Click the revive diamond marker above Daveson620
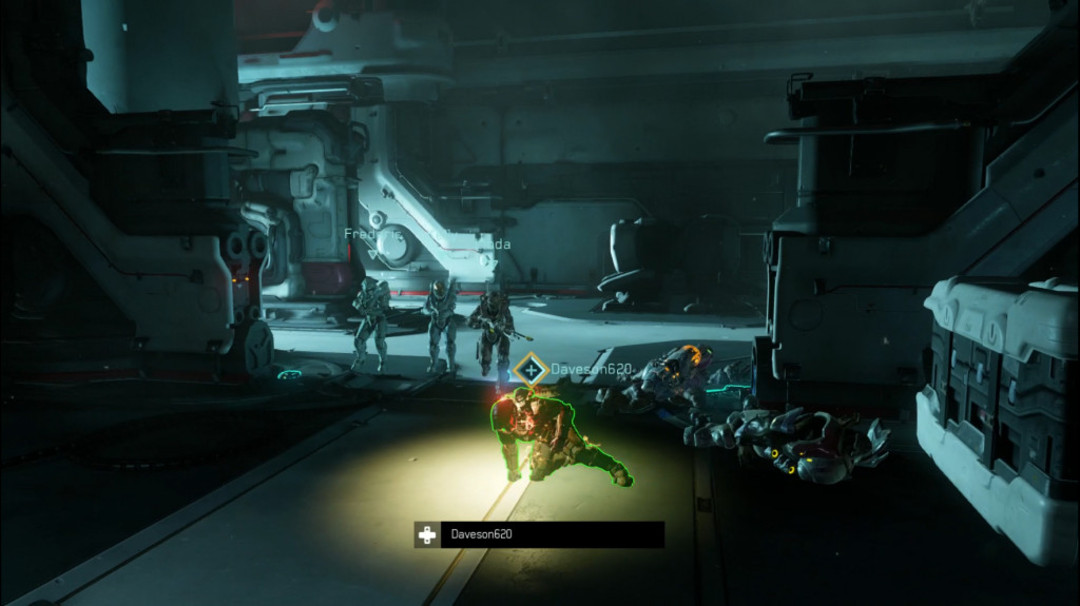This screenshot has width=1080, height=606. click(529, 370)
